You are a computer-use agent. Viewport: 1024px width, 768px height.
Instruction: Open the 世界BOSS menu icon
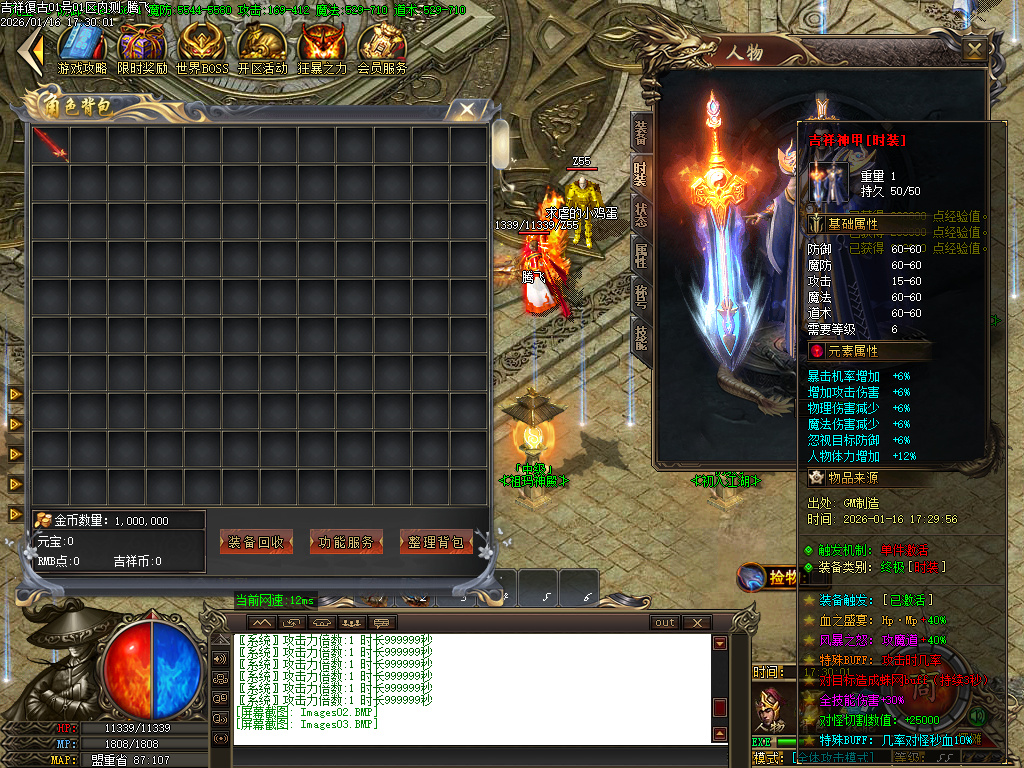tap(201, 47)
